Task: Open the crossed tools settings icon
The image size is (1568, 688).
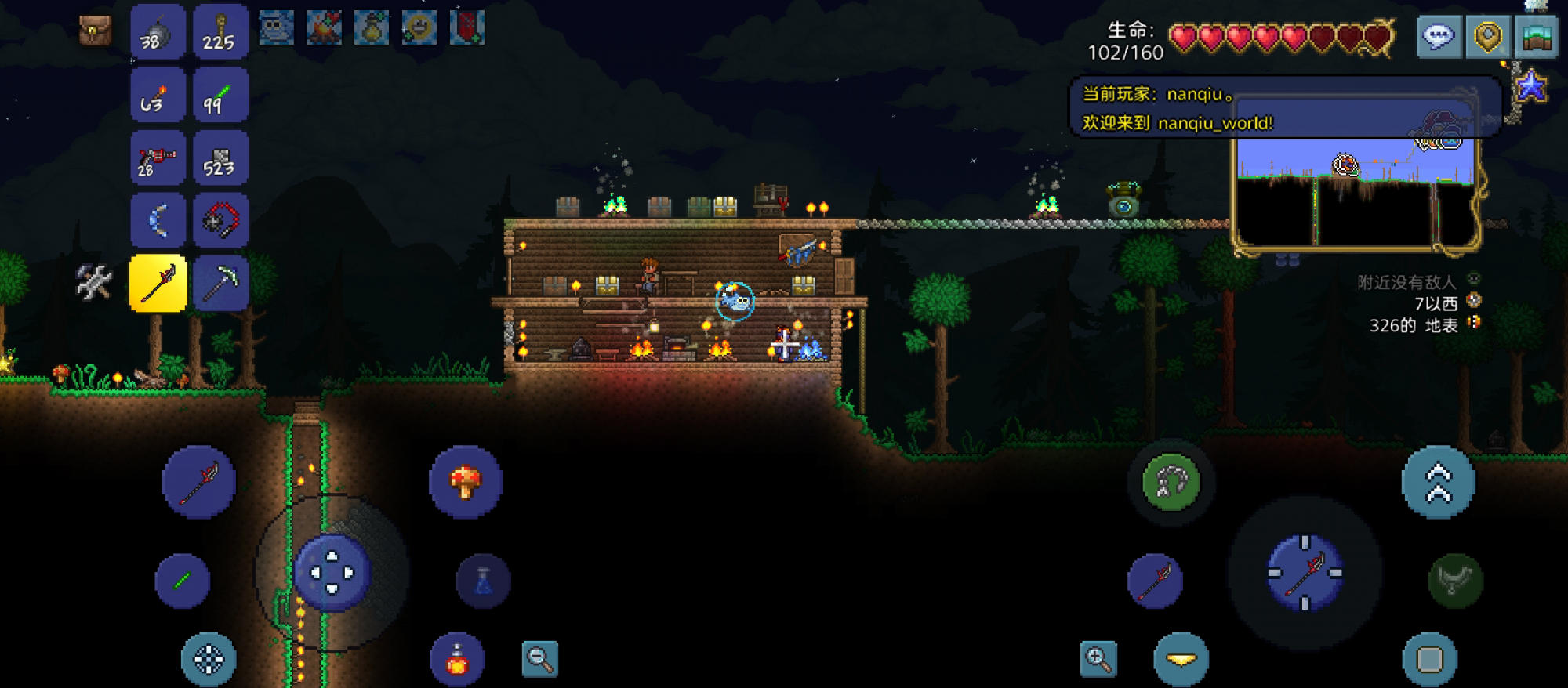Action: (x=94, y=282)
